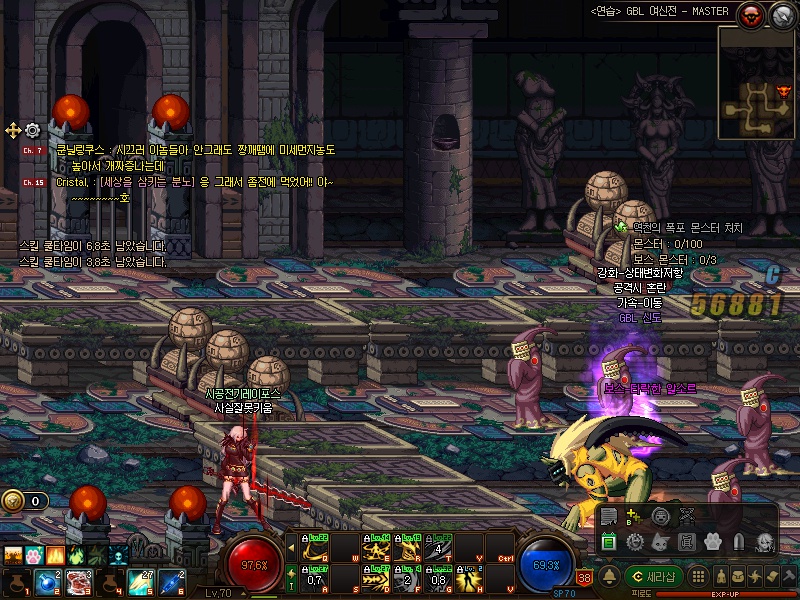Open the 세라샵 cash shop
The height and width of the screenshot is (600, 800).
[655, 576]
